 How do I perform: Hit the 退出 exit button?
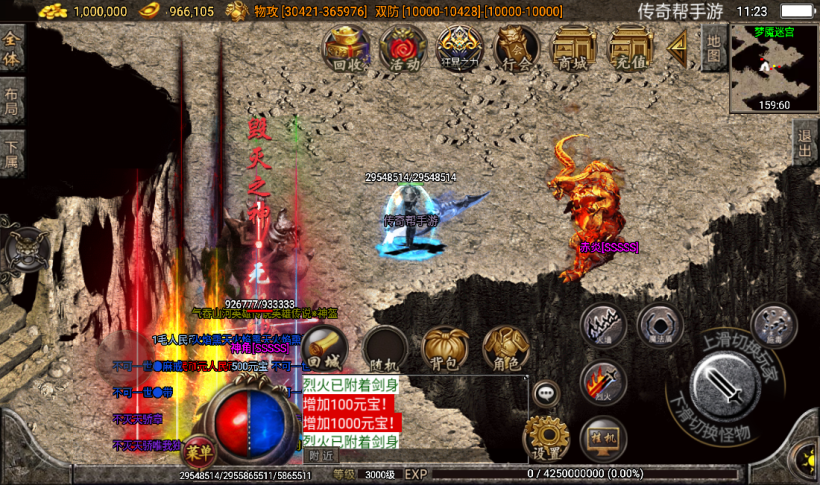pos(805,145)
